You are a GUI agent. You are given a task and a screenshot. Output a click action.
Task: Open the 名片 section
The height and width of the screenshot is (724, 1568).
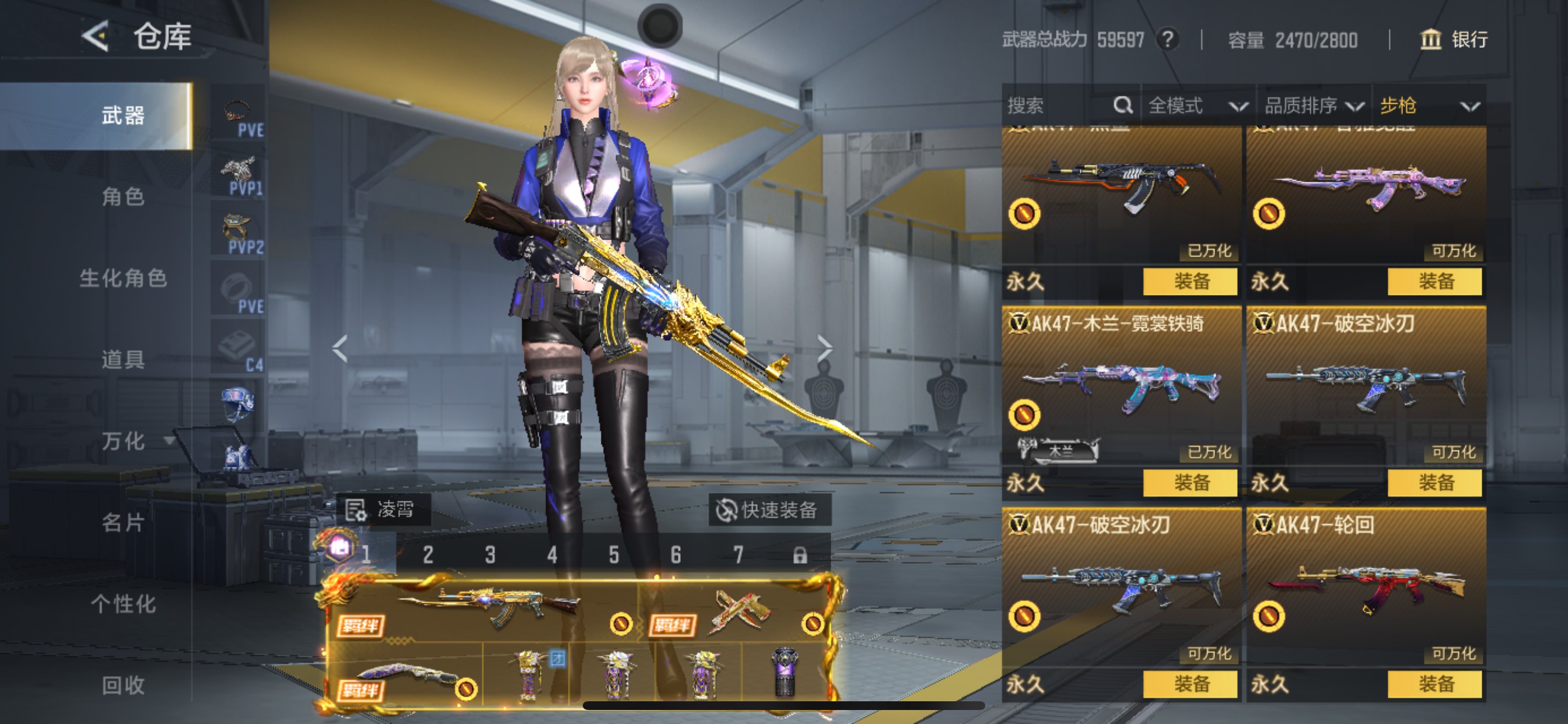[123, 523]
